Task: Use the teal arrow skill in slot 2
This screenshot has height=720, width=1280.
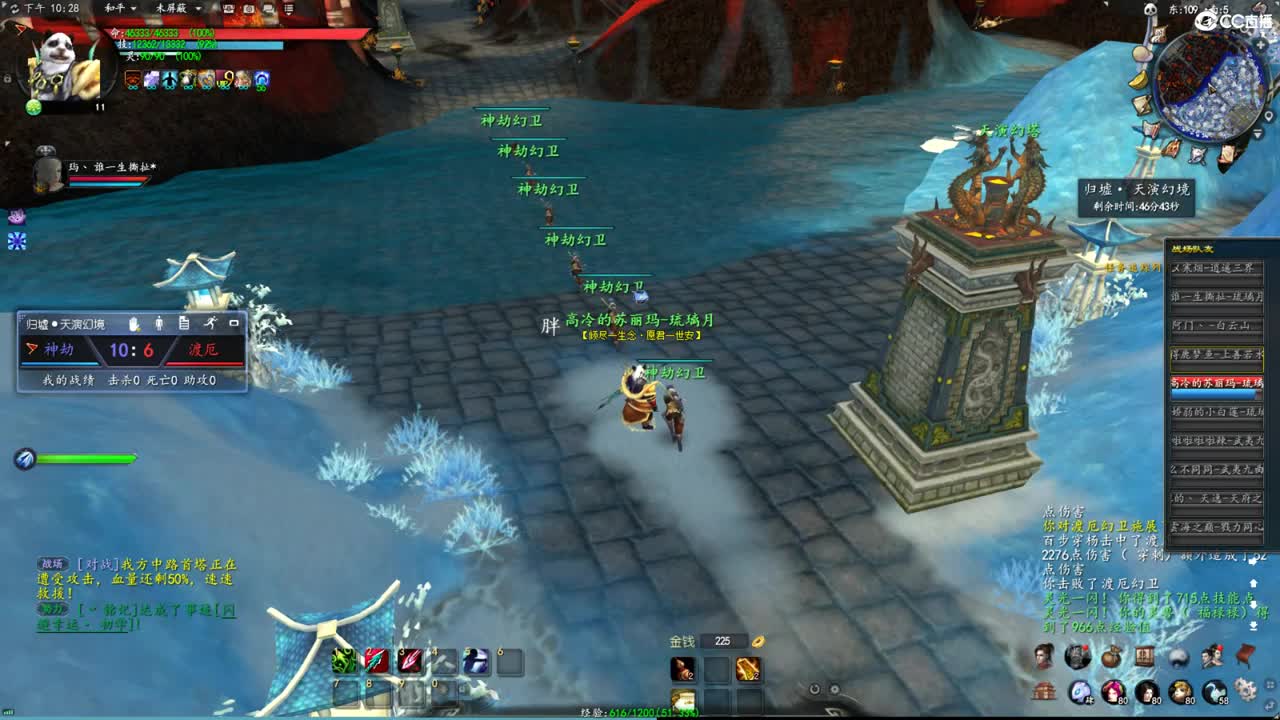Action: click(376, 661)
